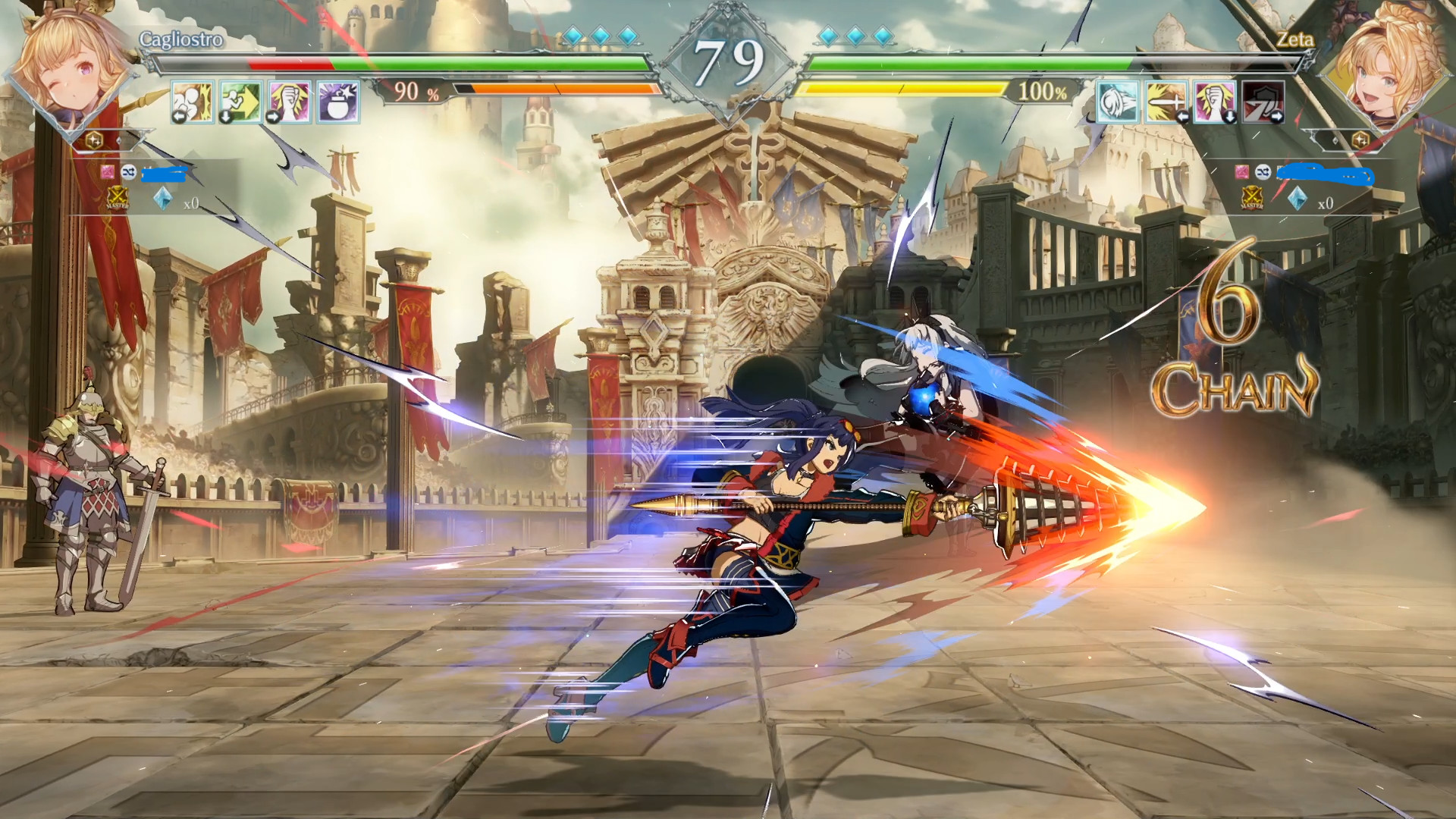Expand the left-arrow badge on Zeta's sword skill
Screen dimensions: 1456x819
coord(1182,117)
